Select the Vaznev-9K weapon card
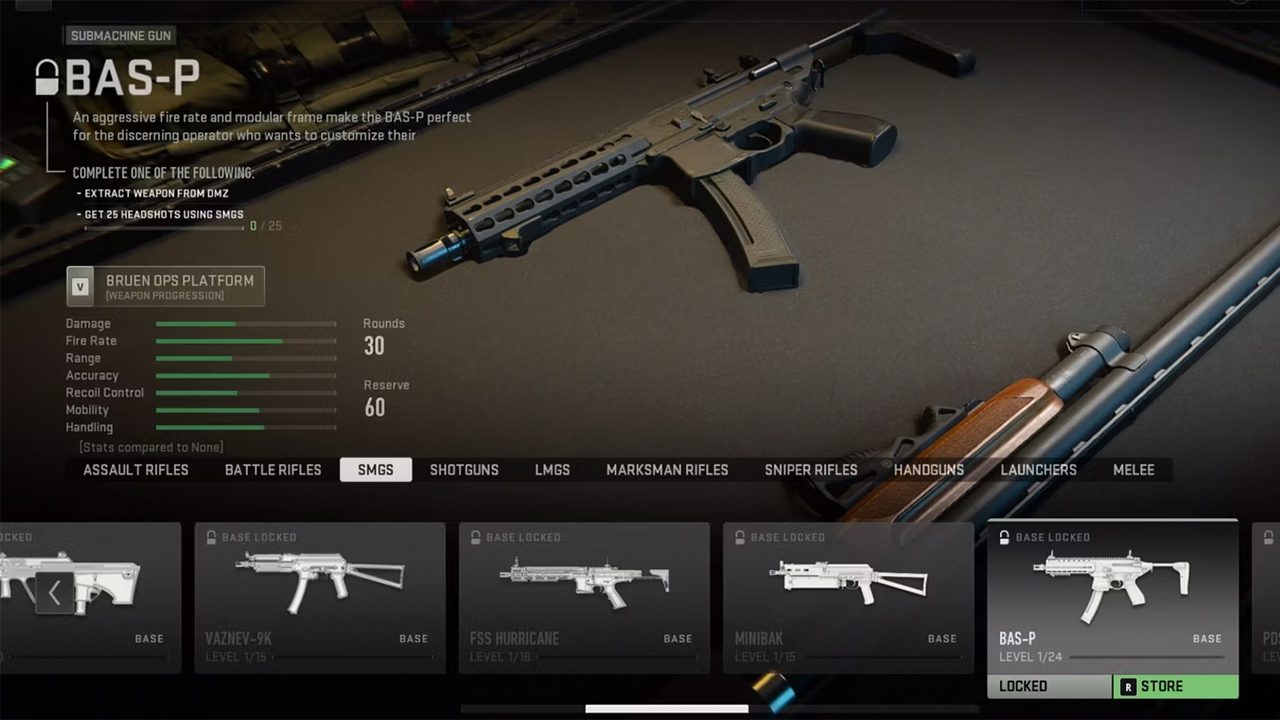 (x=320, y=596)
